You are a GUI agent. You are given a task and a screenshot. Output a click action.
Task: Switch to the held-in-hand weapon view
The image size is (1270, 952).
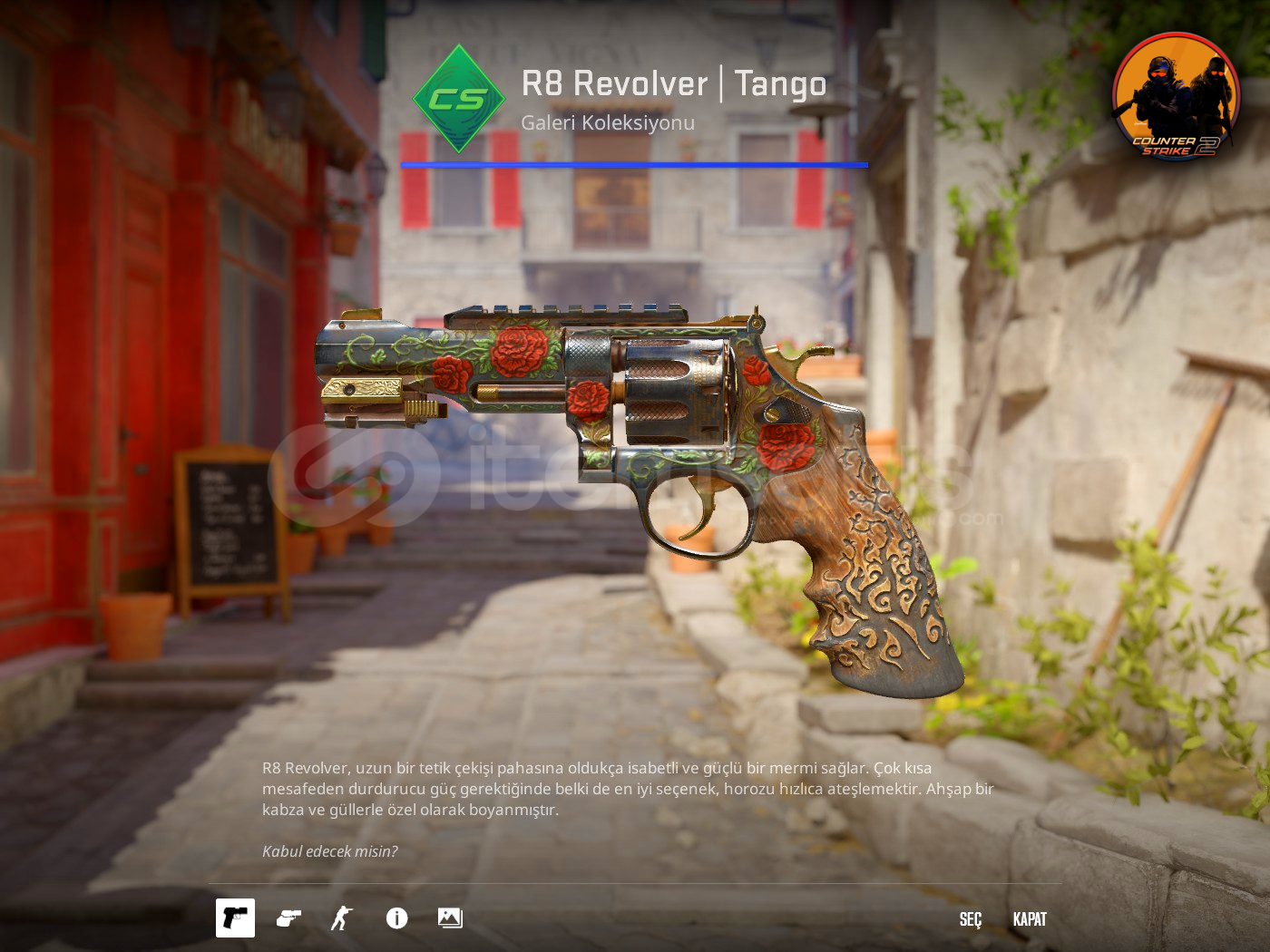point(288,918)
